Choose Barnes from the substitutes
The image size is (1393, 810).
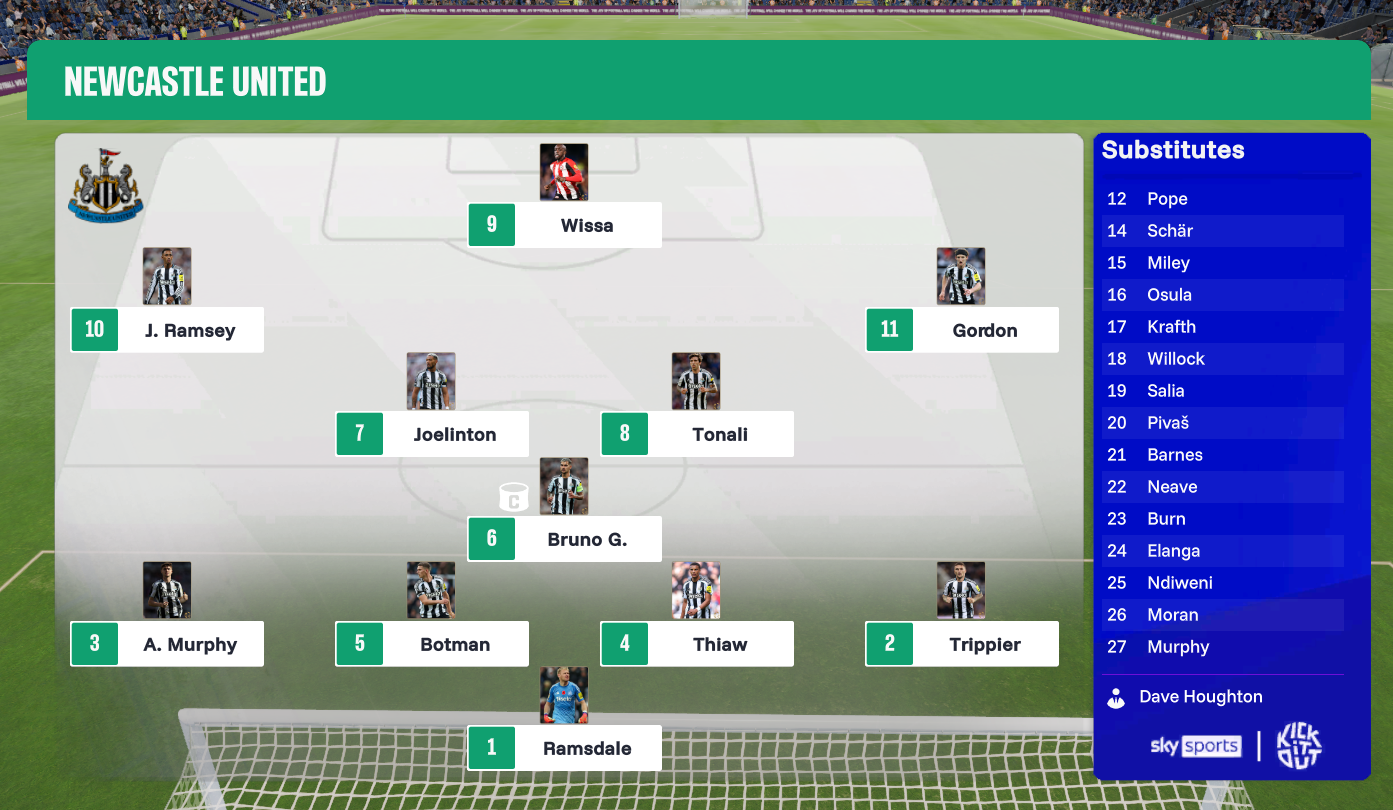click(x=1175, y=455)
